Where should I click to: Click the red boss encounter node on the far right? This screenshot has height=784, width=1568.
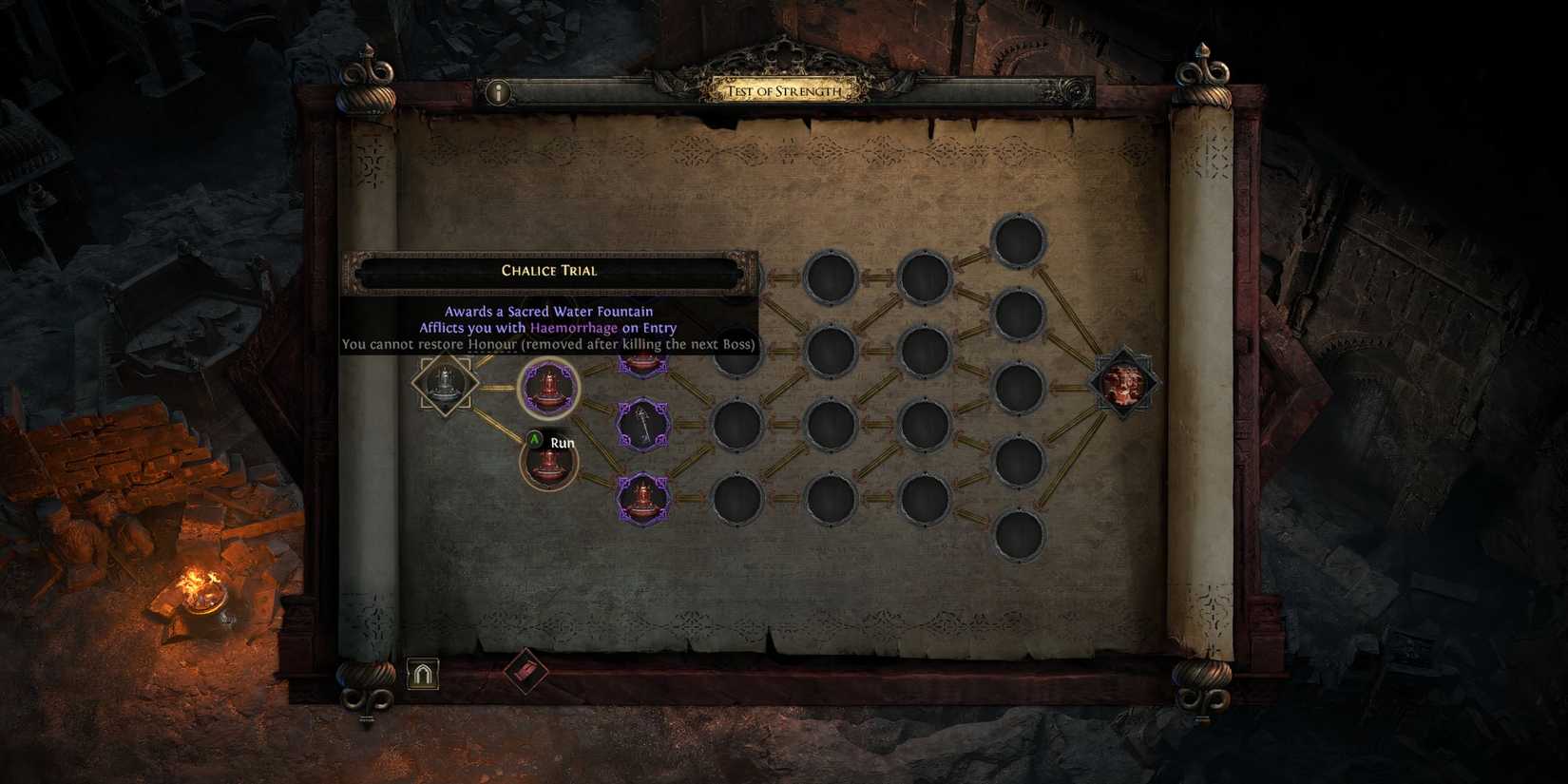click(x=1127, y=383)
